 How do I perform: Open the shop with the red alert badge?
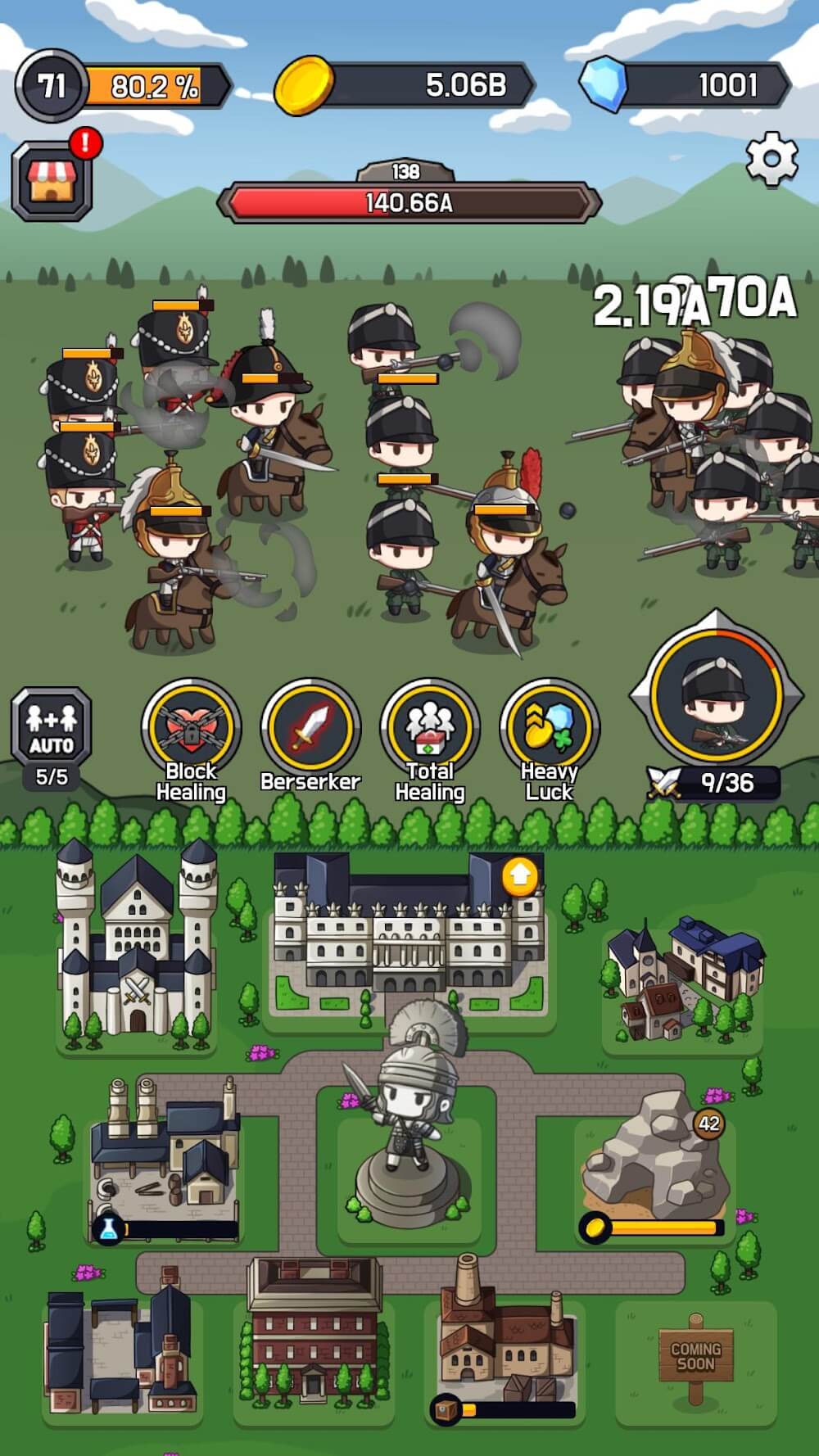tap(52, 180)
